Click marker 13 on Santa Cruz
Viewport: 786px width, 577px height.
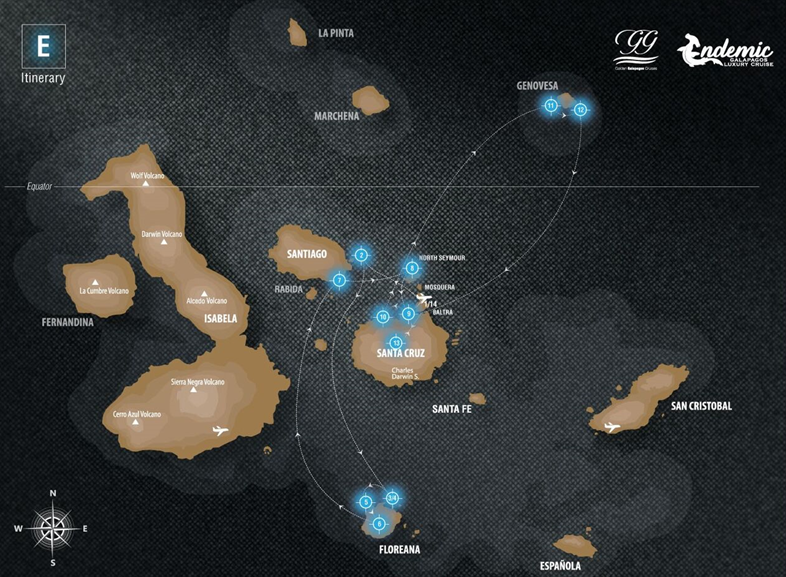pos(396,342)
